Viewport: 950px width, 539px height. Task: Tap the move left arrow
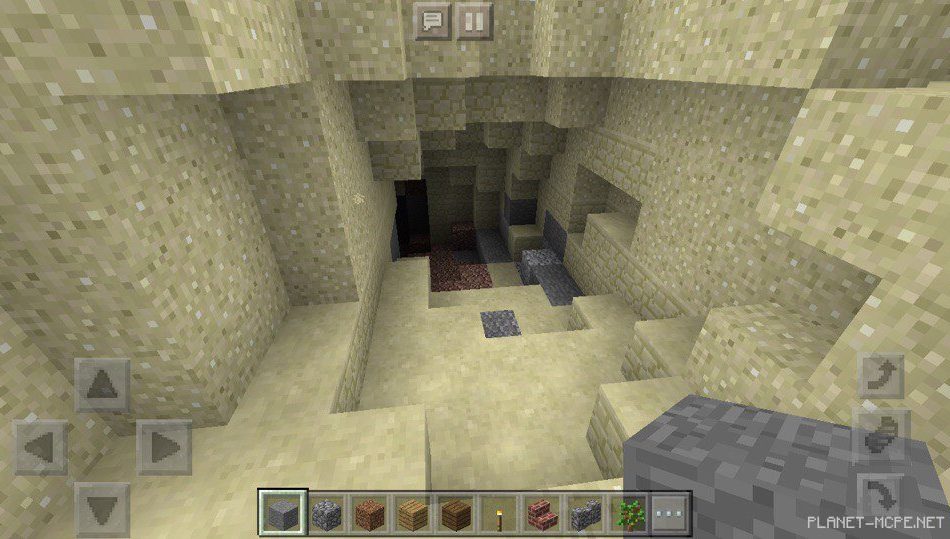click(x=41, y=447)
